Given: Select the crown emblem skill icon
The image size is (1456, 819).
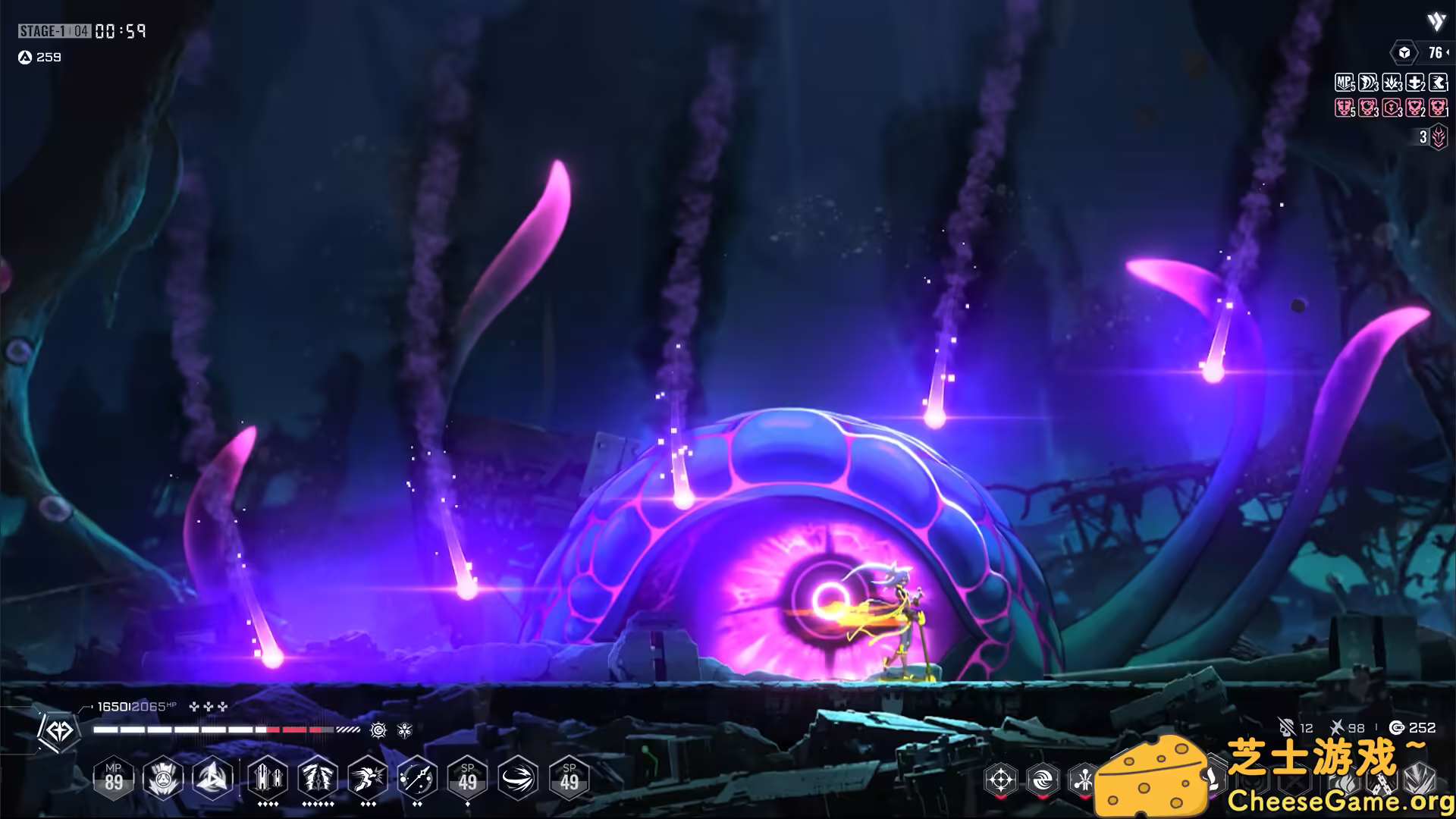Looking at the screenshot, I should pos(162,778).
